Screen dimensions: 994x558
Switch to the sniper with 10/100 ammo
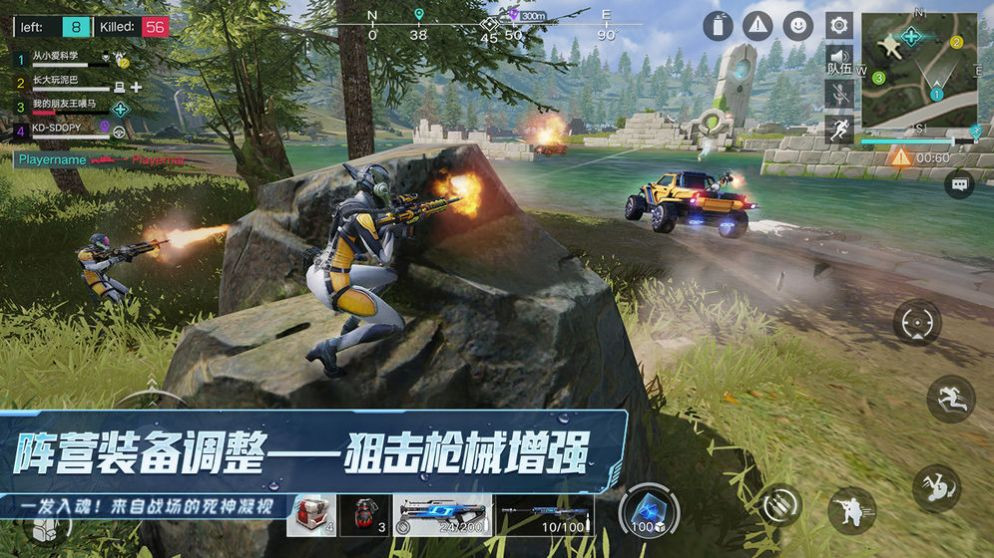point(545,515)
